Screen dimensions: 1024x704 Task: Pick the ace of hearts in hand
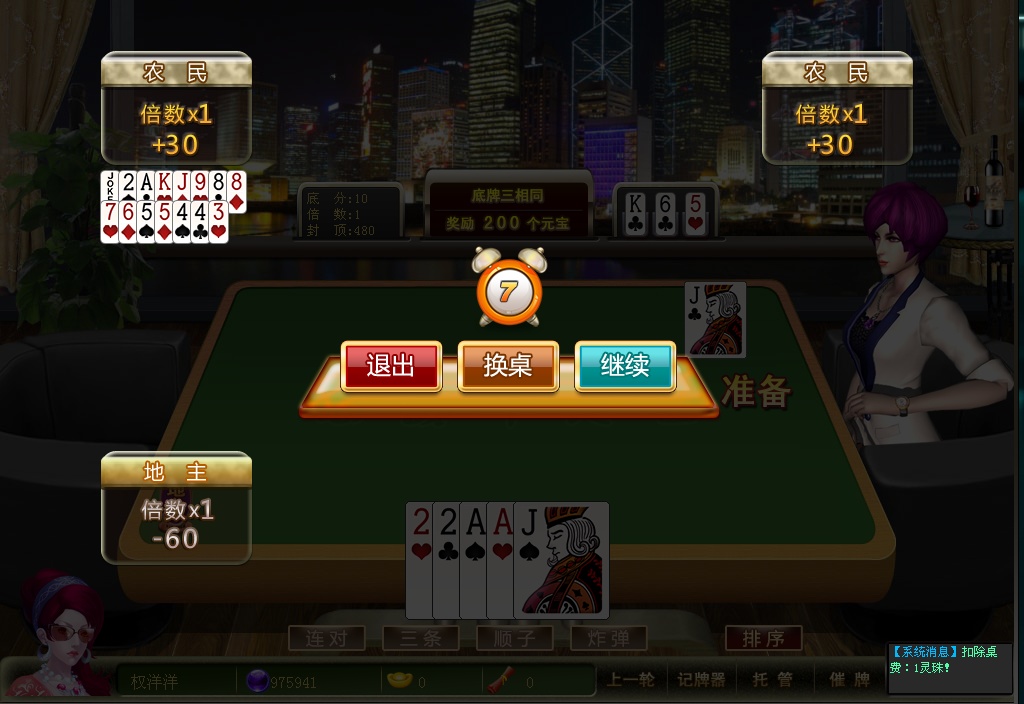500,560
